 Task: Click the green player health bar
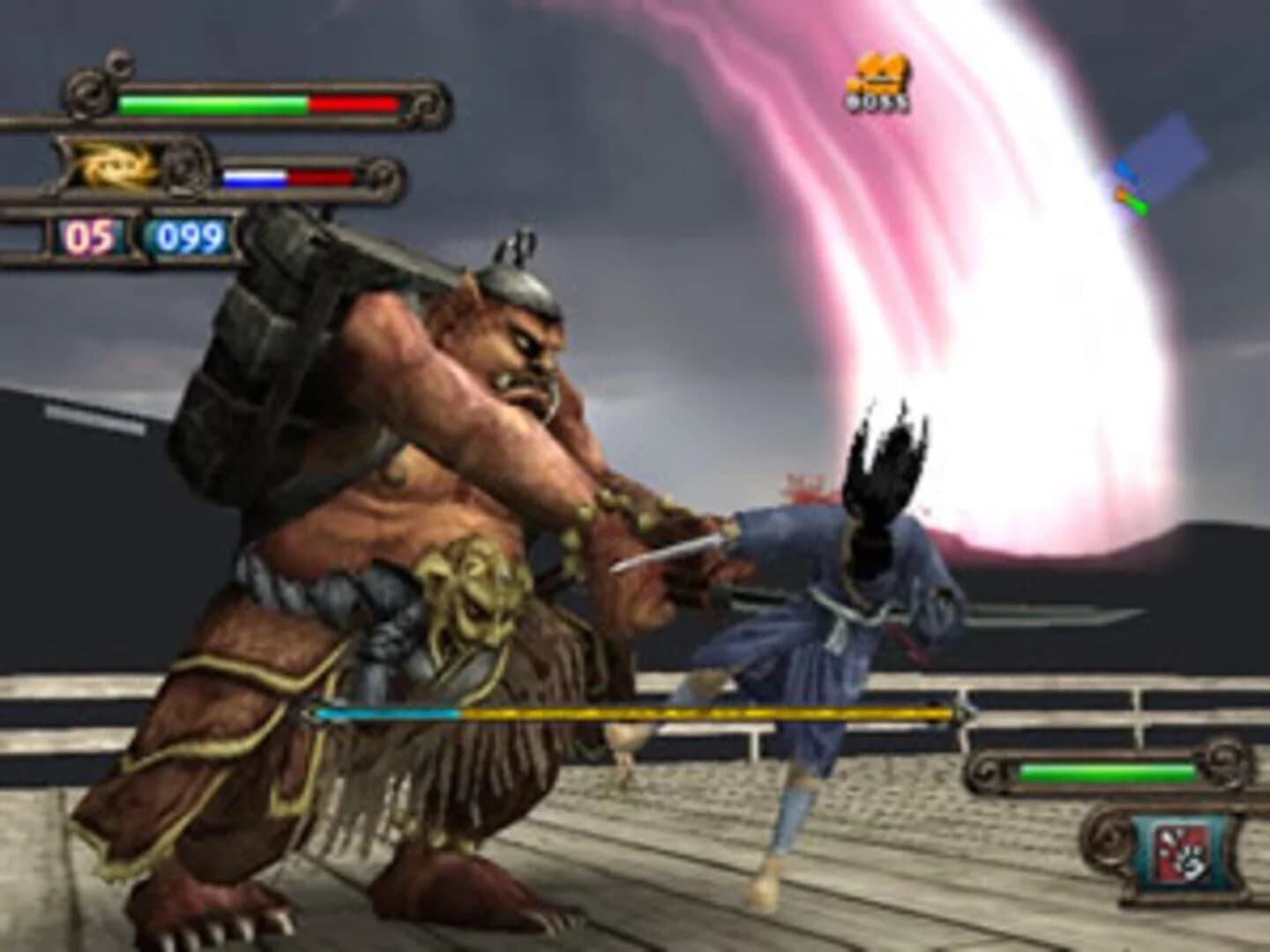click(212, 103)
